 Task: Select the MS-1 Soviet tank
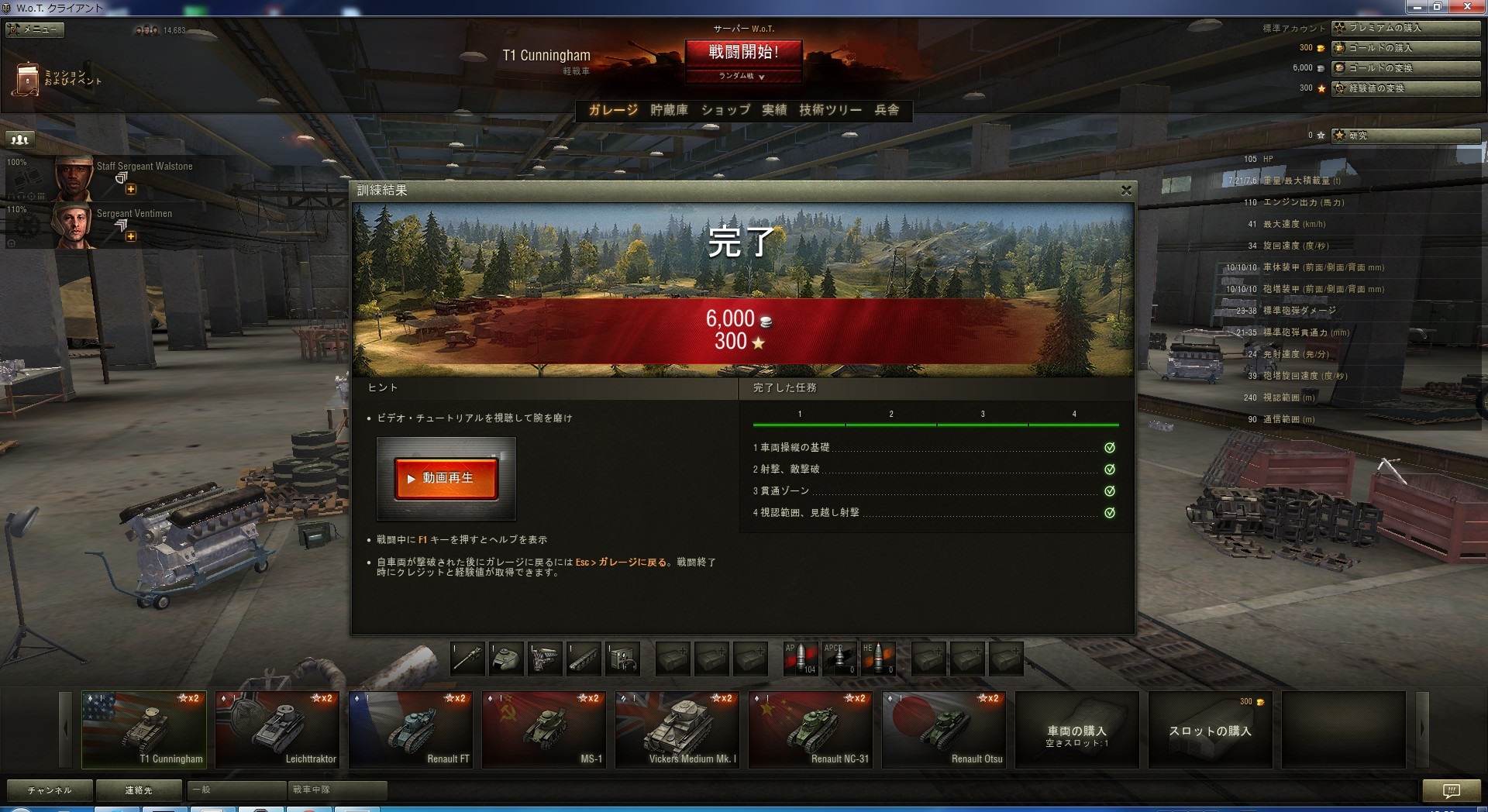(544, 729)
